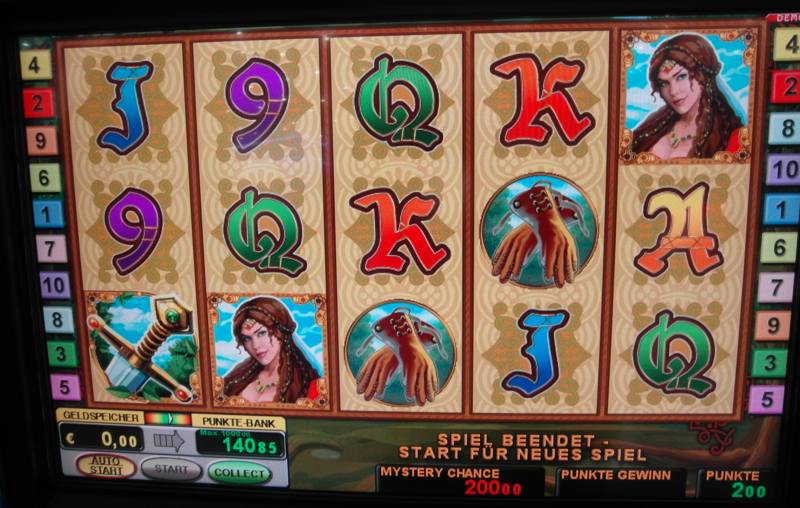The image size is (800, 508).
Task: Collect the winnings with the green COLLECT button
Action: point(239,470)
